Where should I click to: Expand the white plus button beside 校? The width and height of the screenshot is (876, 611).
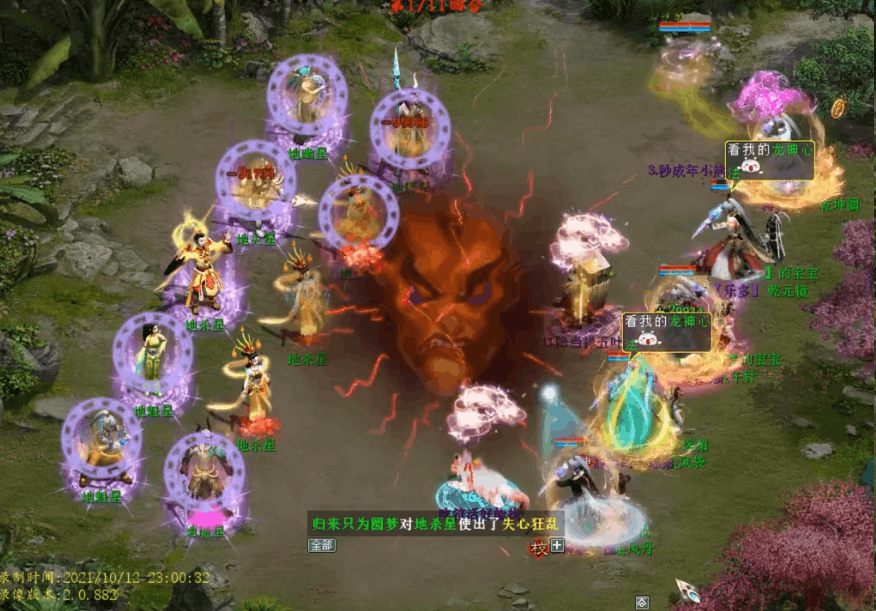click(x=557, y=546)
